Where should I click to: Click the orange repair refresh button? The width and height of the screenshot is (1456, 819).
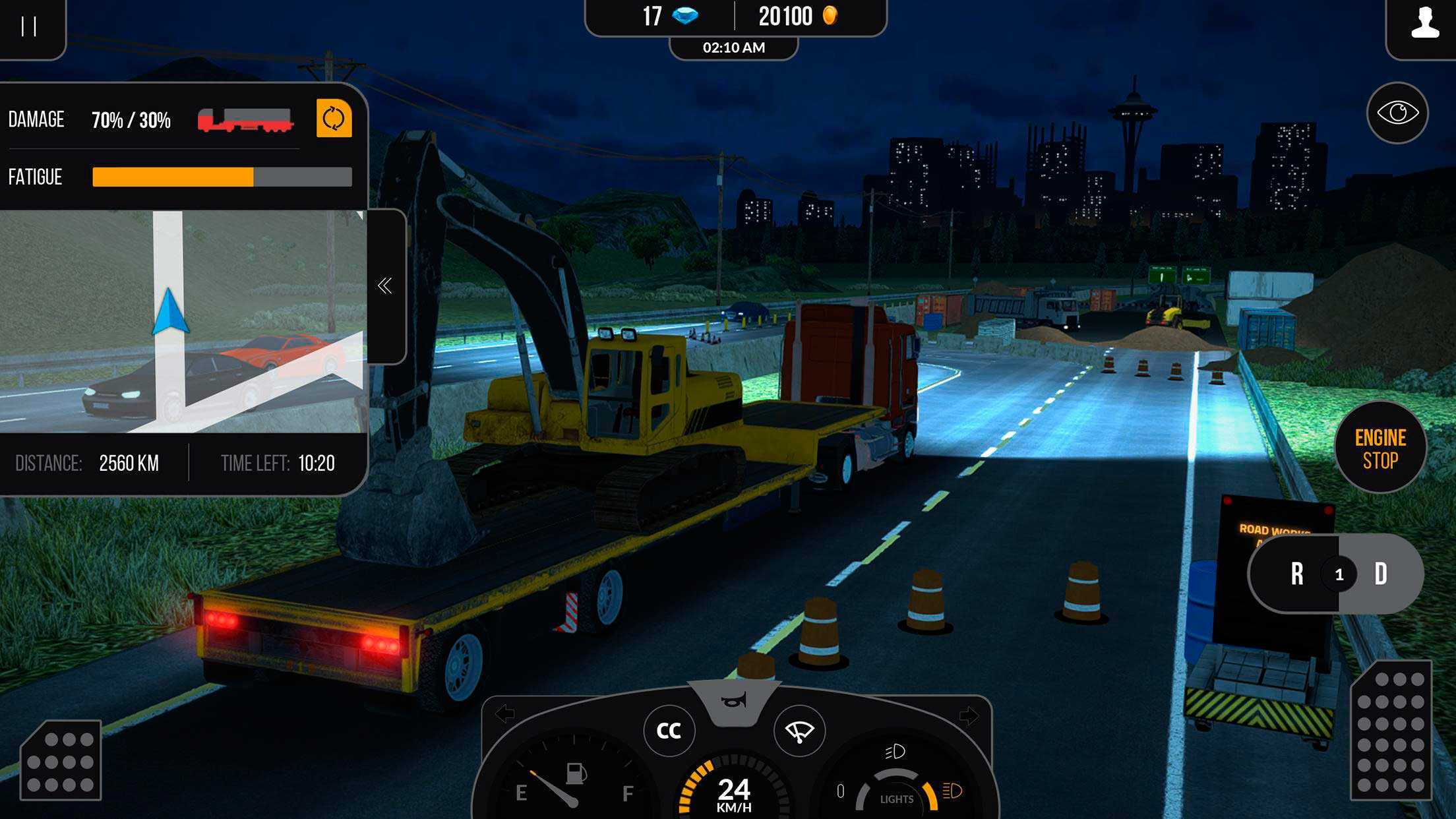click(x=334, y=119)
